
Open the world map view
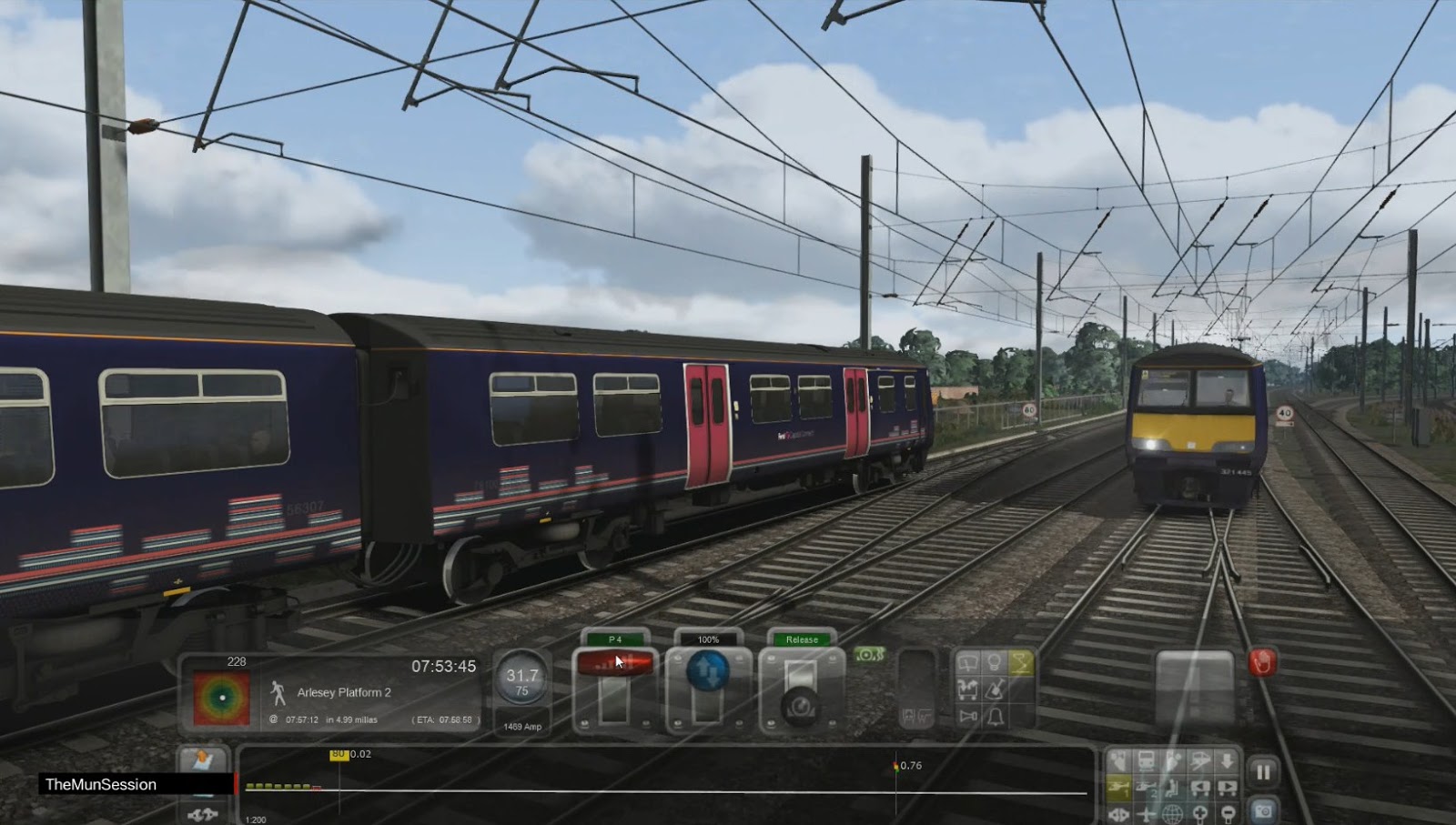pos(1172,814)
